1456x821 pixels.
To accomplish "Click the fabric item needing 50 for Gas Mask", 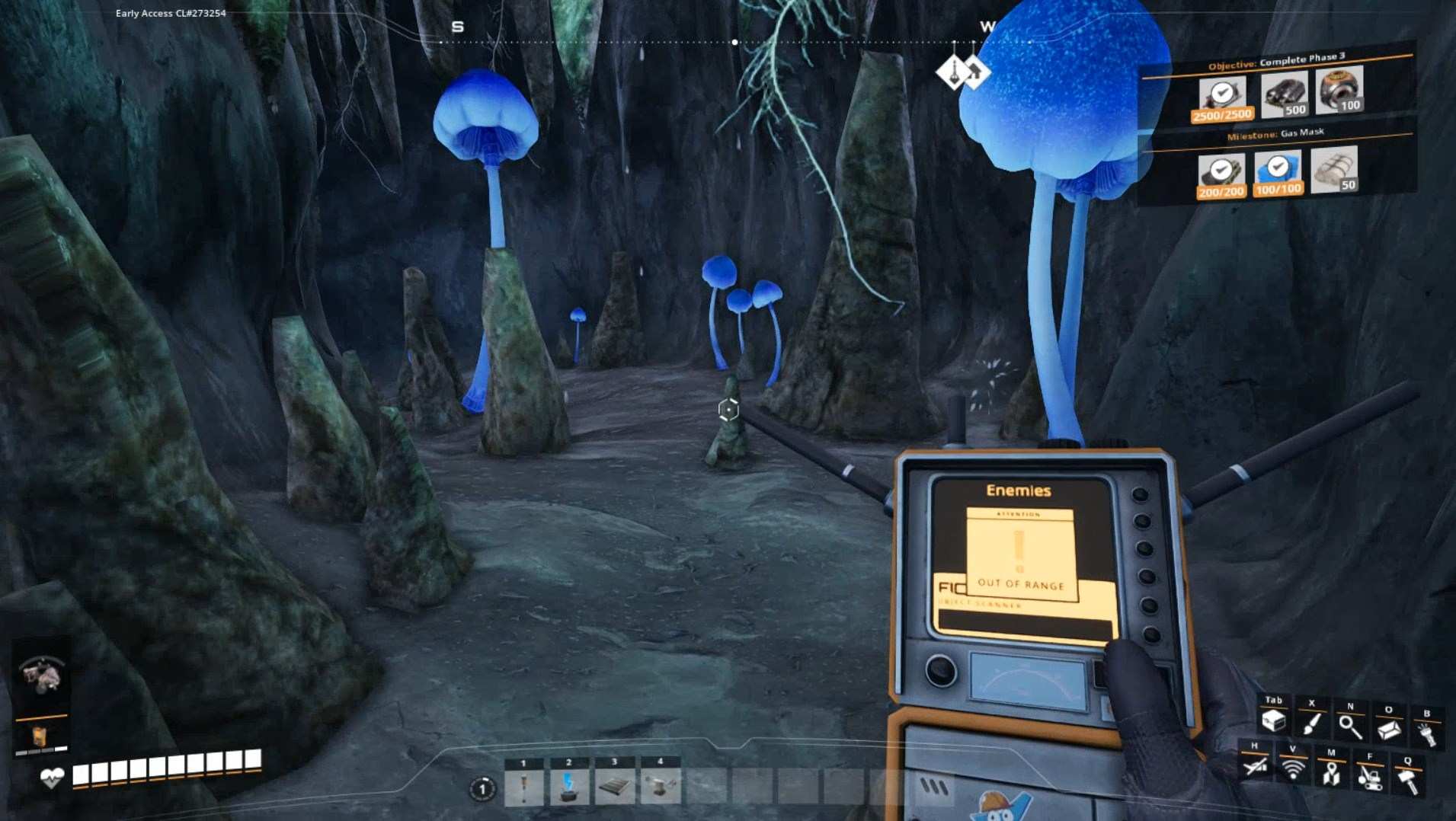I will (x=1334, y=168).
